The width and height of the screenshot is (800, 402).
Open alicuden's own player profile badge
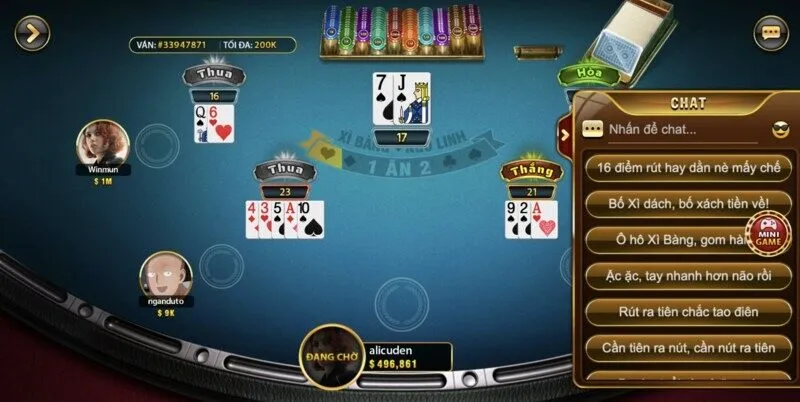pos(331,353)
